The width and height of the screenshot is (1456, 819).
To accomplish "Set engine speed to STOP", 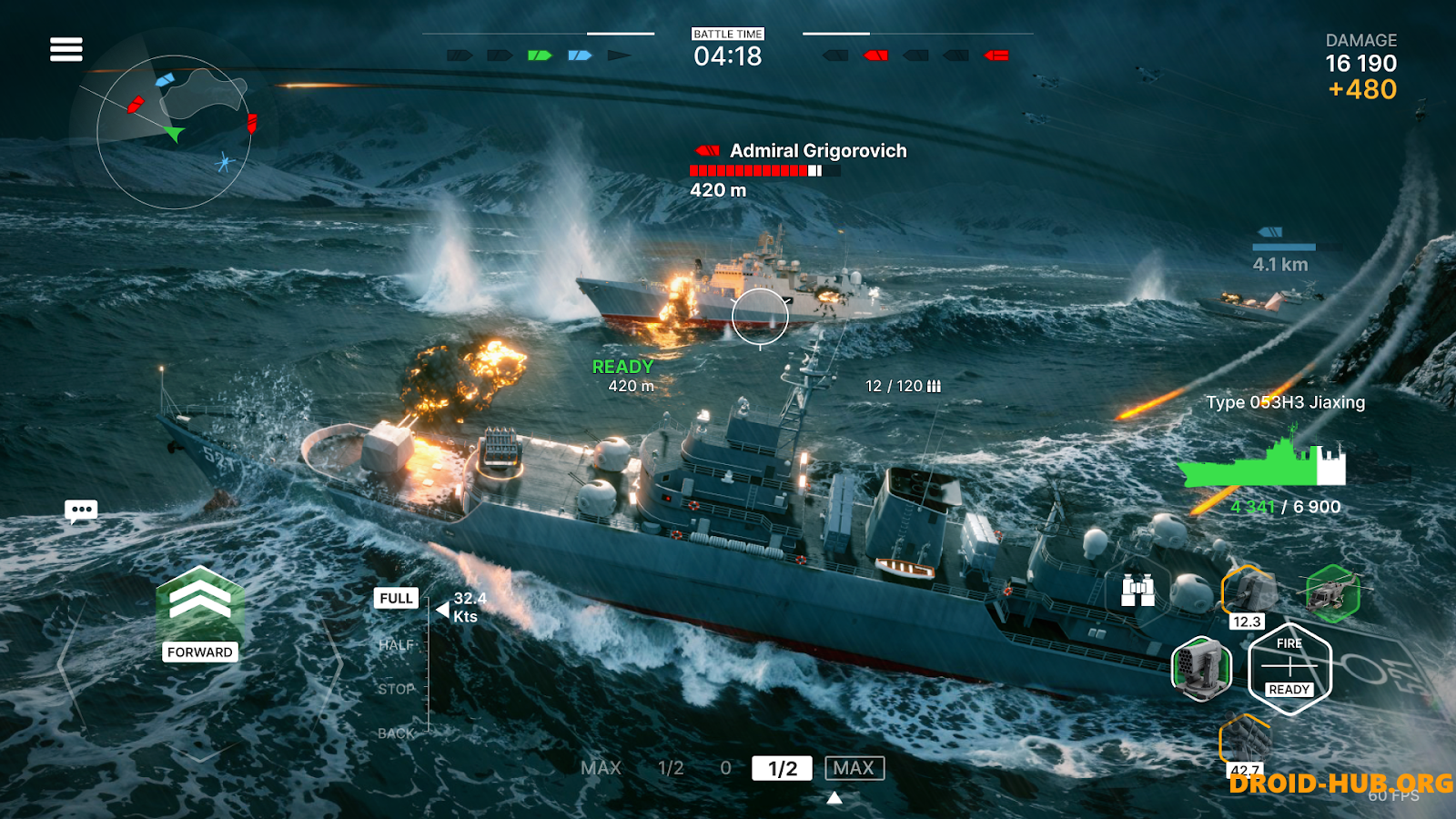I will (x=395, y=688).
